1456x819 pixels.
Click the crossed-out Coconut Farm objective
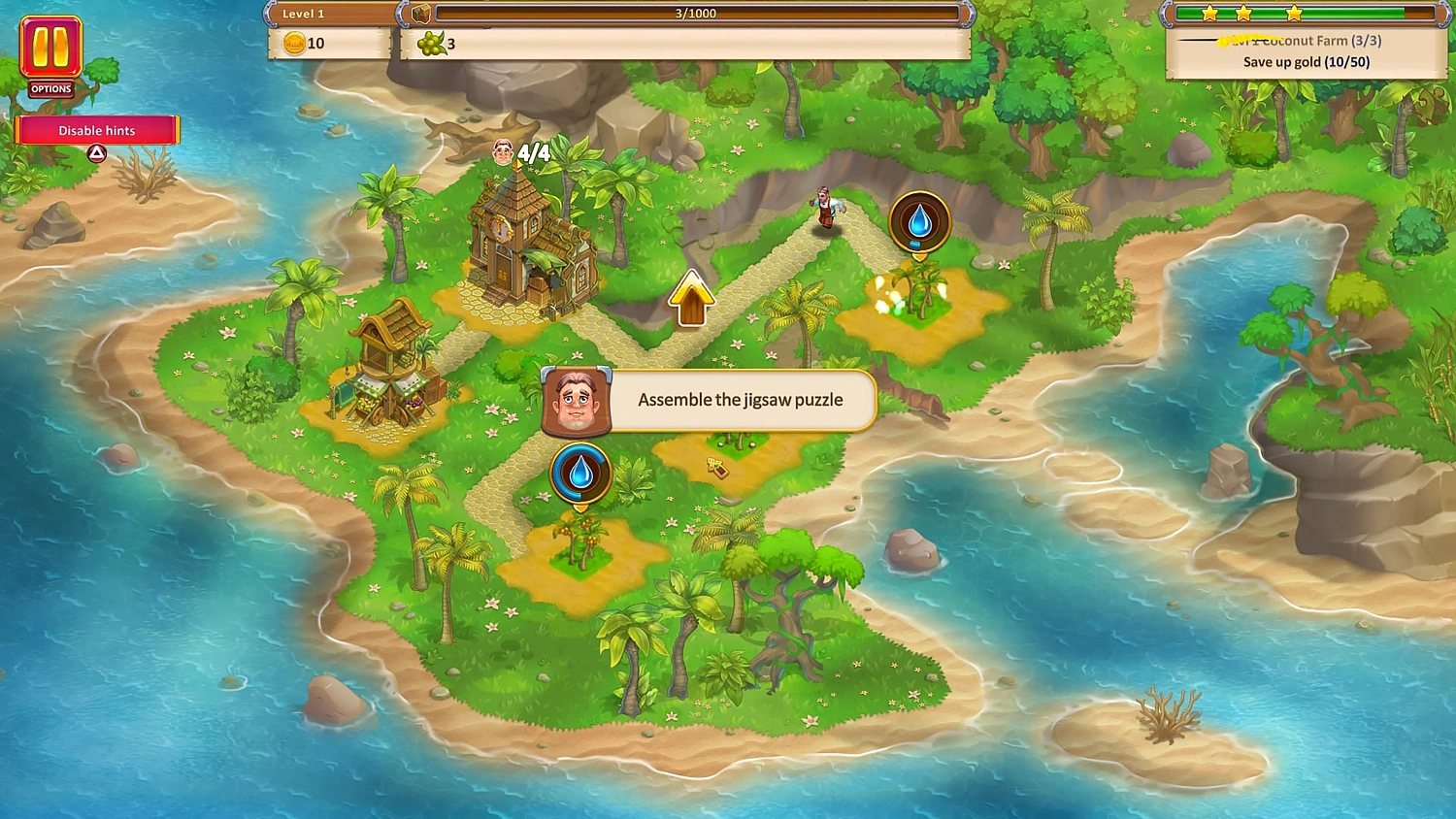click(1305, 41)
